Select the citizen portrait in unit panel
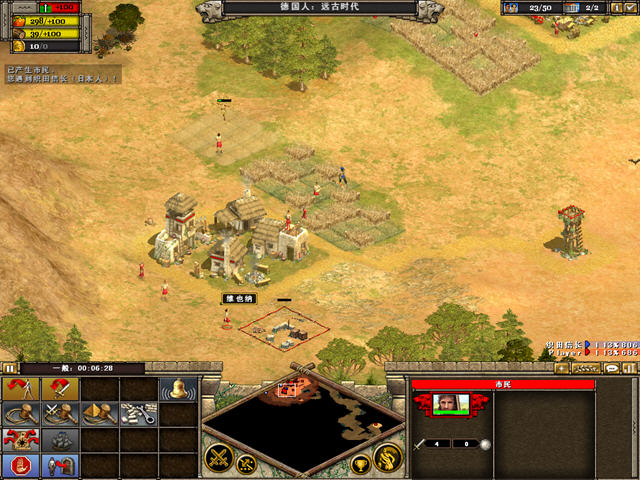 pyautogui.click(x=452, y=403)
